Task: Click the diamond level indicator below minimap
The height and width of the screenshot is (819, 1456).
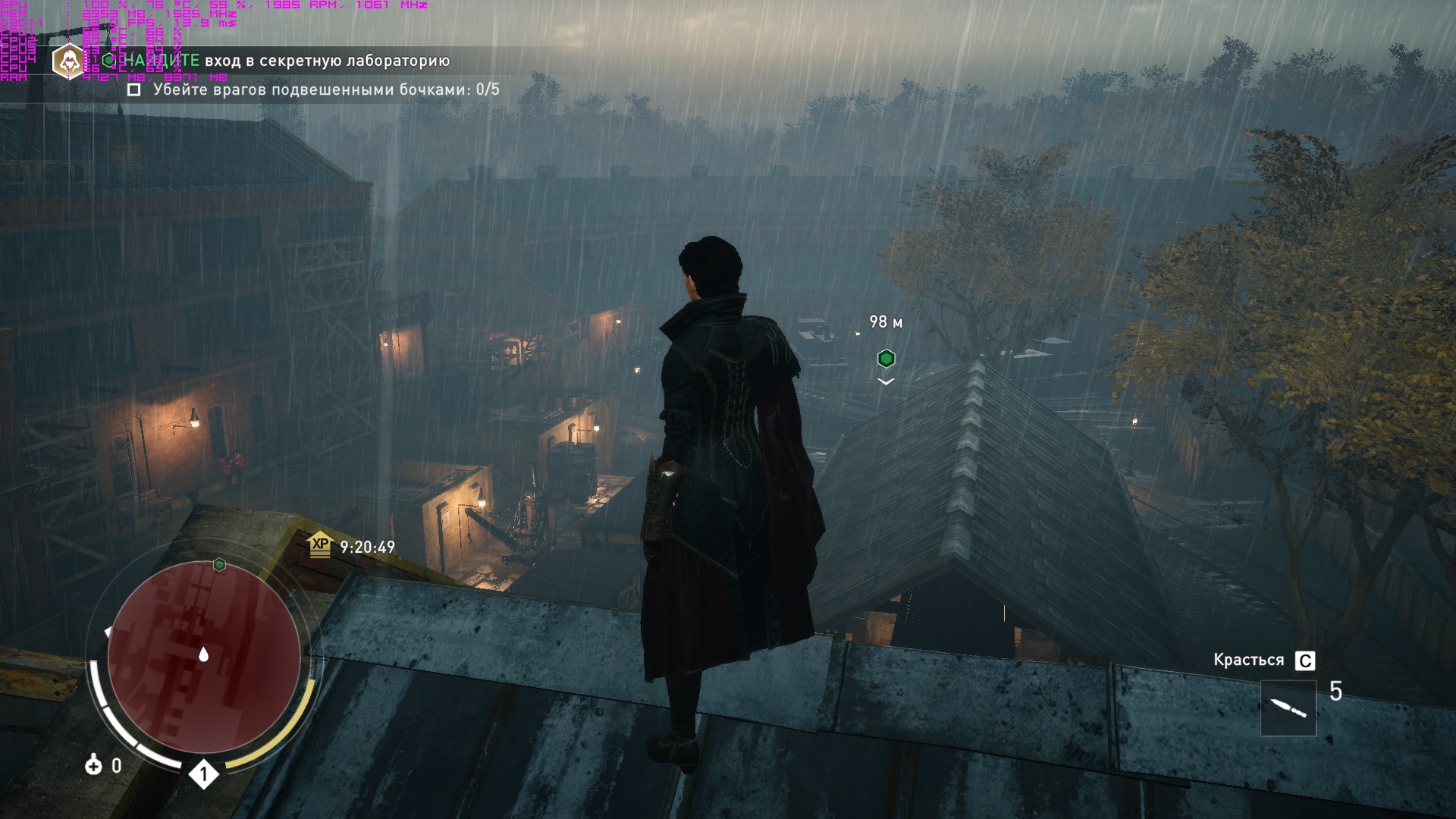Action: click(203, 774)
